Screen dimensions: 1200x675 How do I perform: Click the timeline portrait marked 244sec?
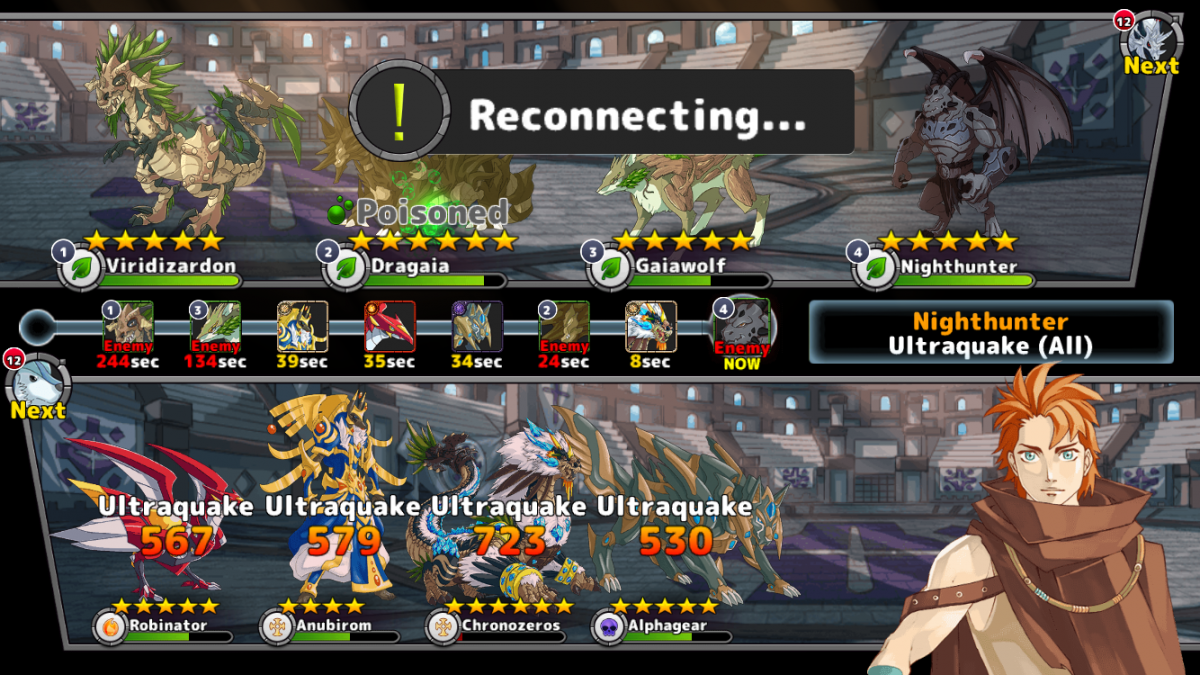click(x=129, y=327)
